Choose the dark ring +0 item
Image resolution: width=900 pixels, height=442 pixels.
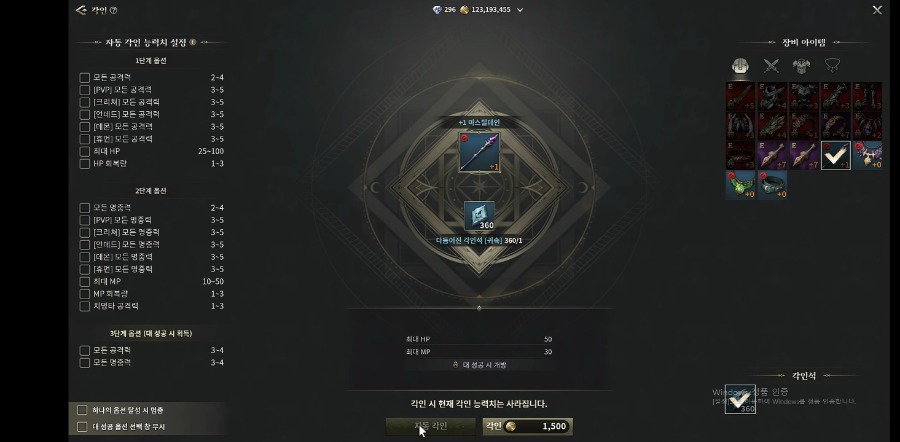pyautogui.click(x=772, y=185)
